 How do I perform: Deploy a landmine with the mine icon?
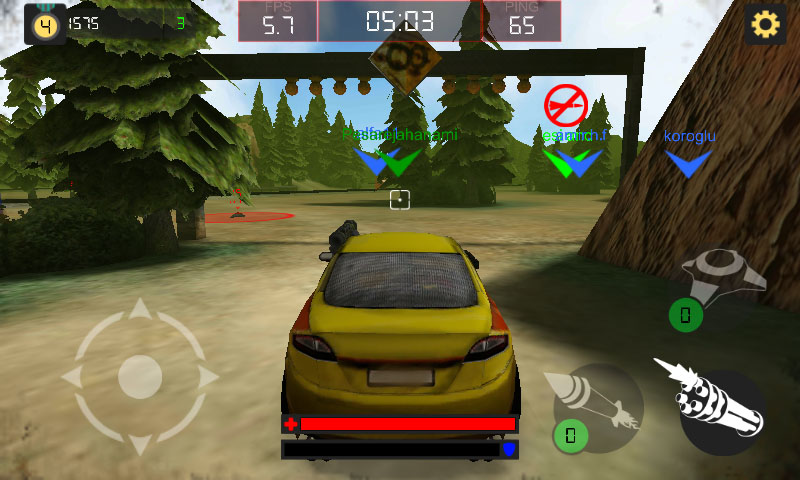[722, 273]
